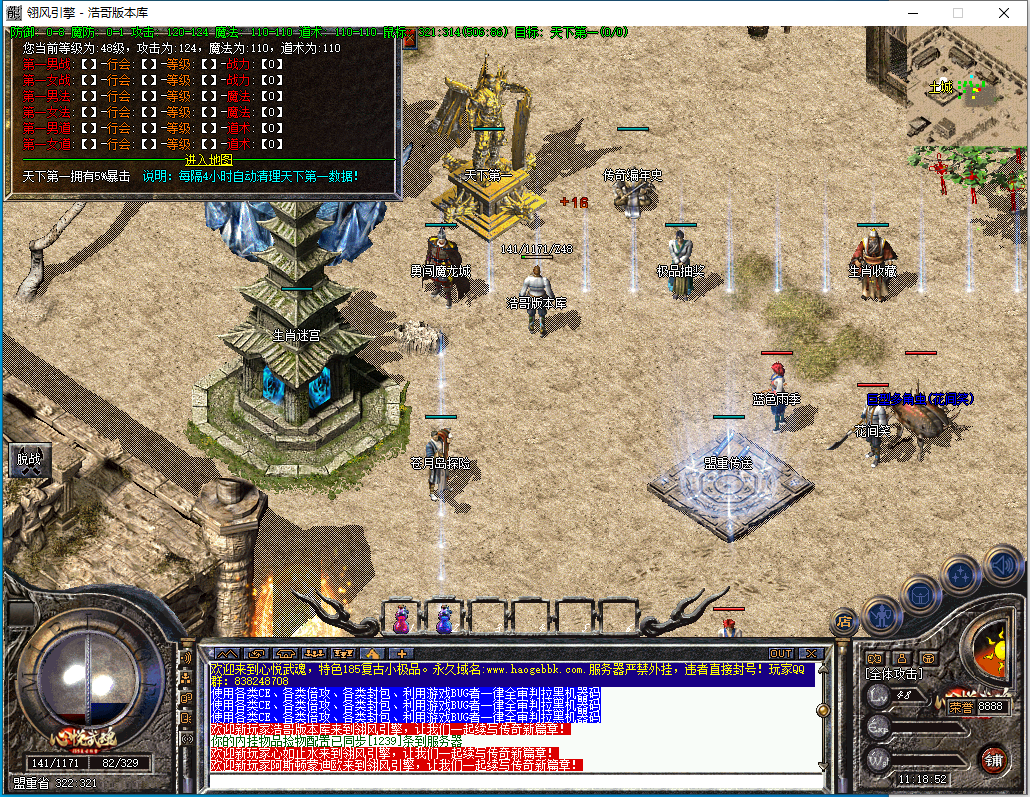Toggle sound with the speaker icon
The height and width of the screenshot is (797, 1030).
[1001, 564]
